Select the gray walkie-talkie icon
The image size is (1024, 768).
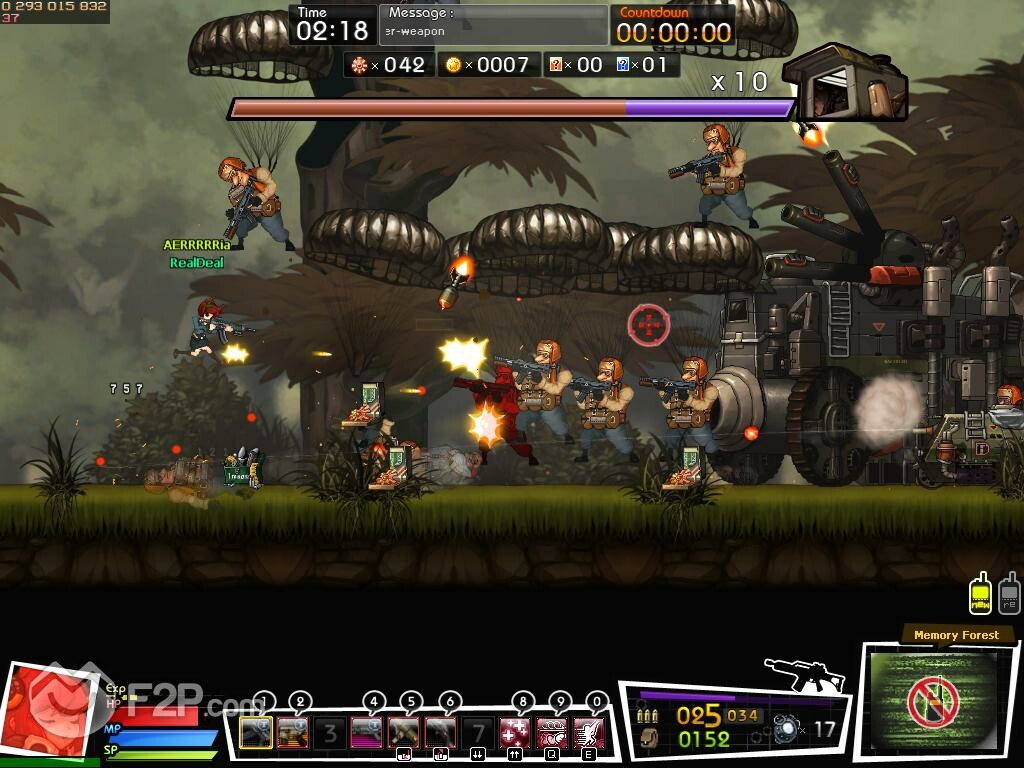[x=1009, y=594]
